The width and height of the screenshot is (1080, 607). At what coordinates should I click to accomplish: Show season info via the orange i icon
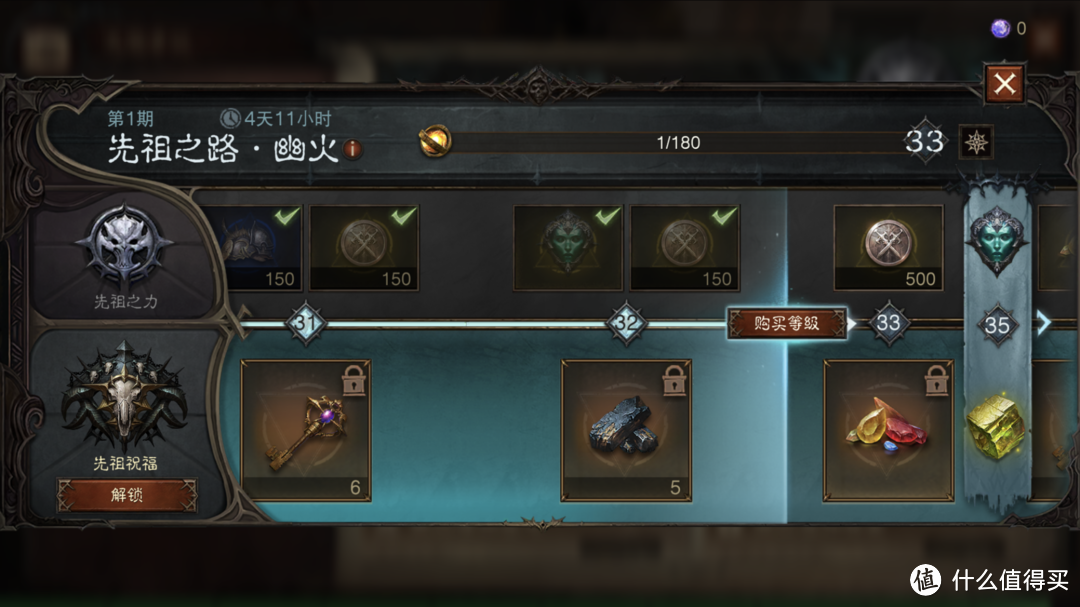tap(353, 150)
